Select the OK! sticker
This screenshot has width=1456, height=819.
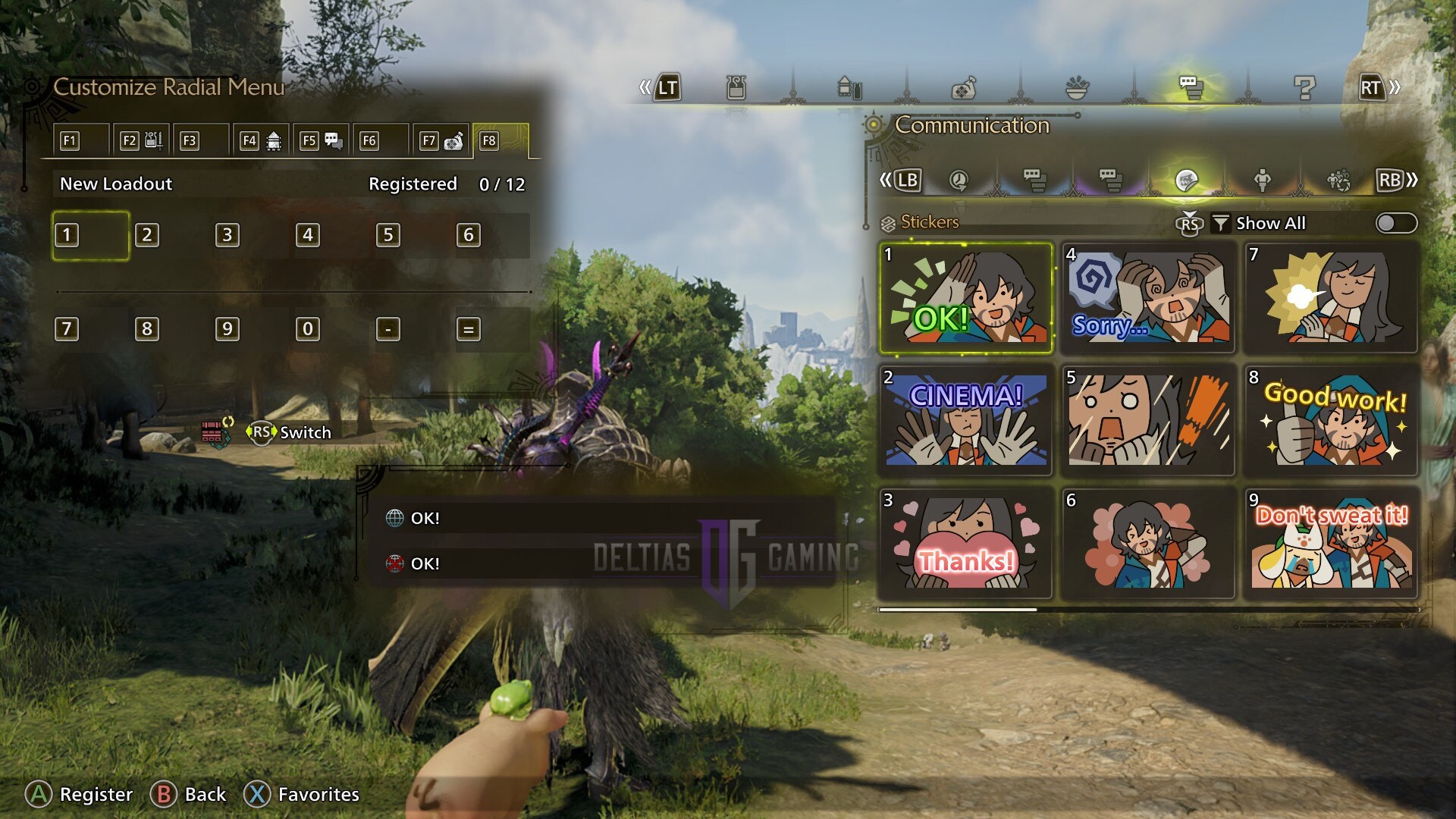point(965,298)
